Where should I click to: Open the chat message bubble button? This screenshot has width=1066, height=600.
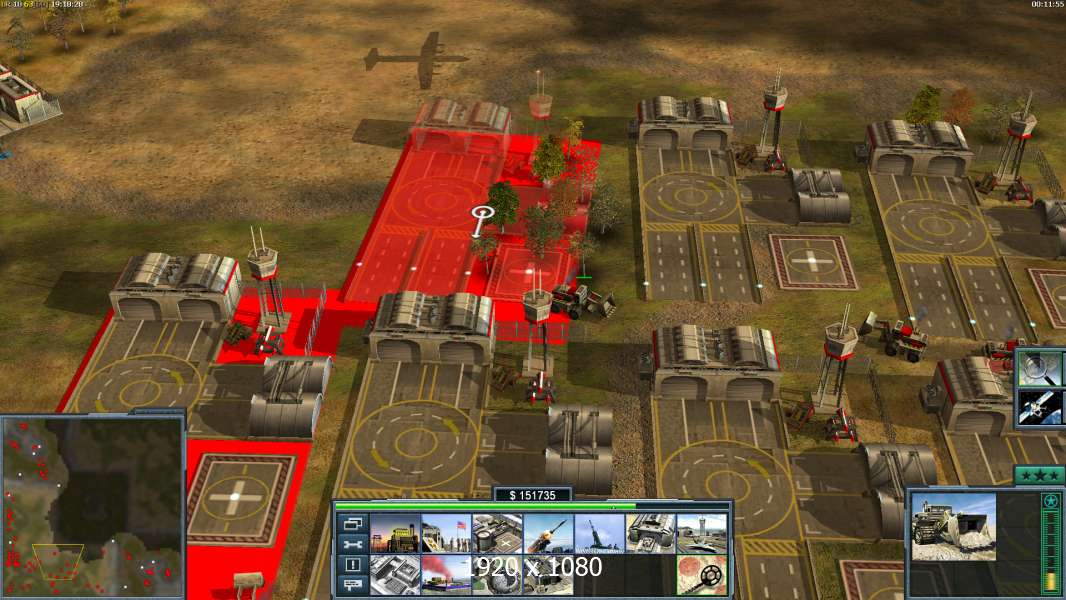352,585
